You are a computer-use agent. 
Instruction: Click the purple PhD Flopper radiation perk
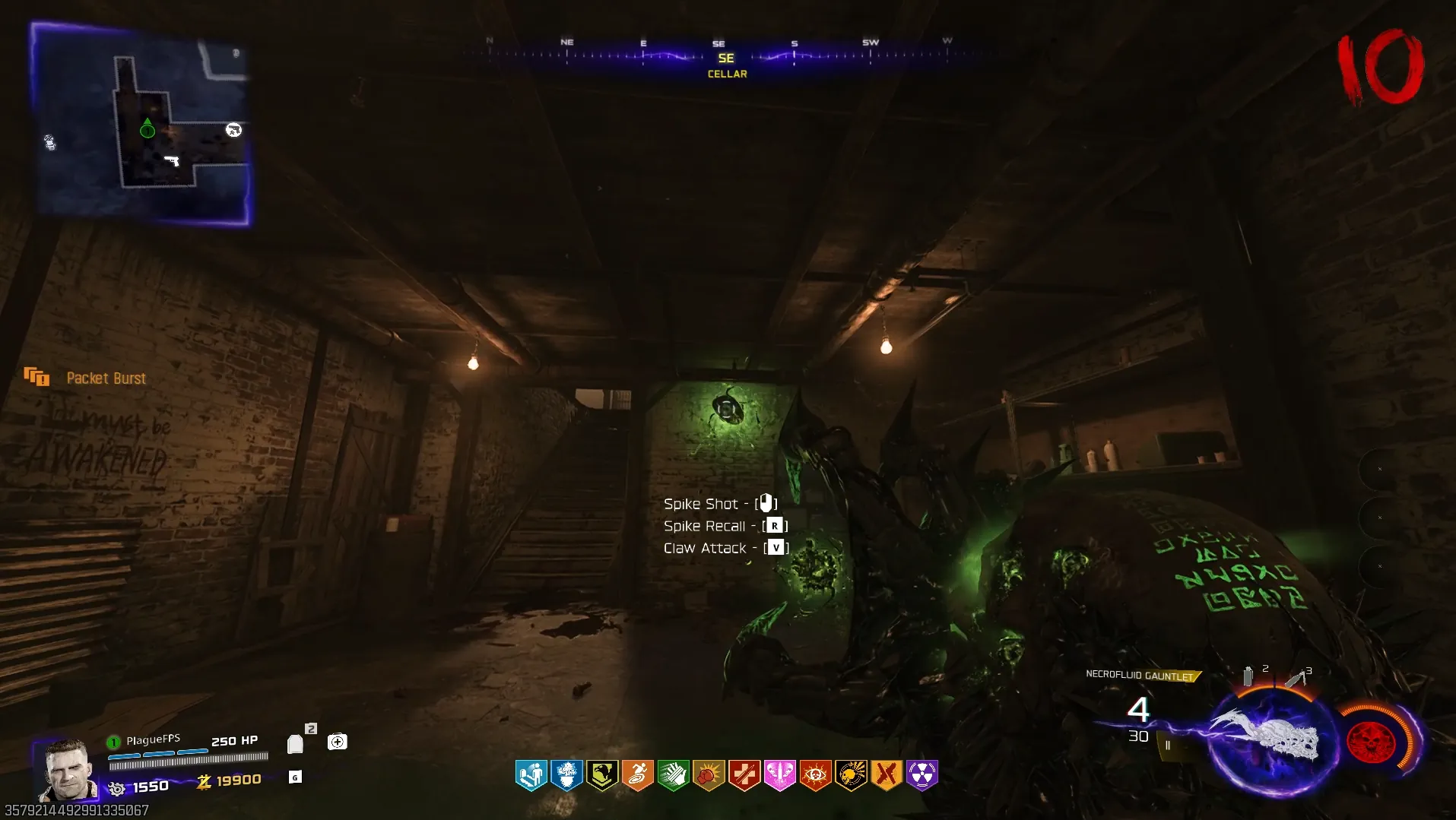click(921, 775)
